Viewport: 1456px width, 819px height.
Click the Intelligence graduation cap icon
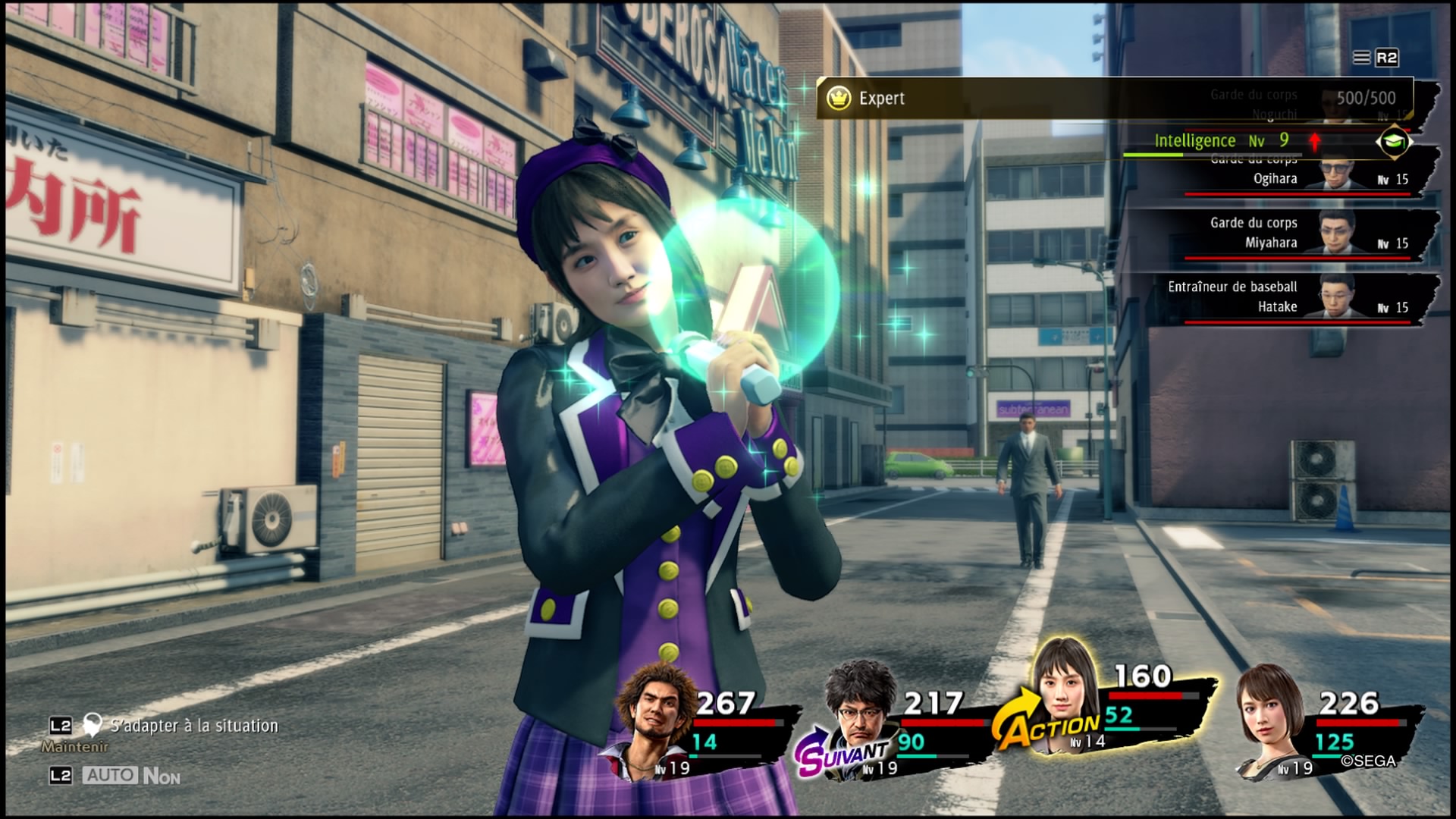click(x=1394, y=141)
